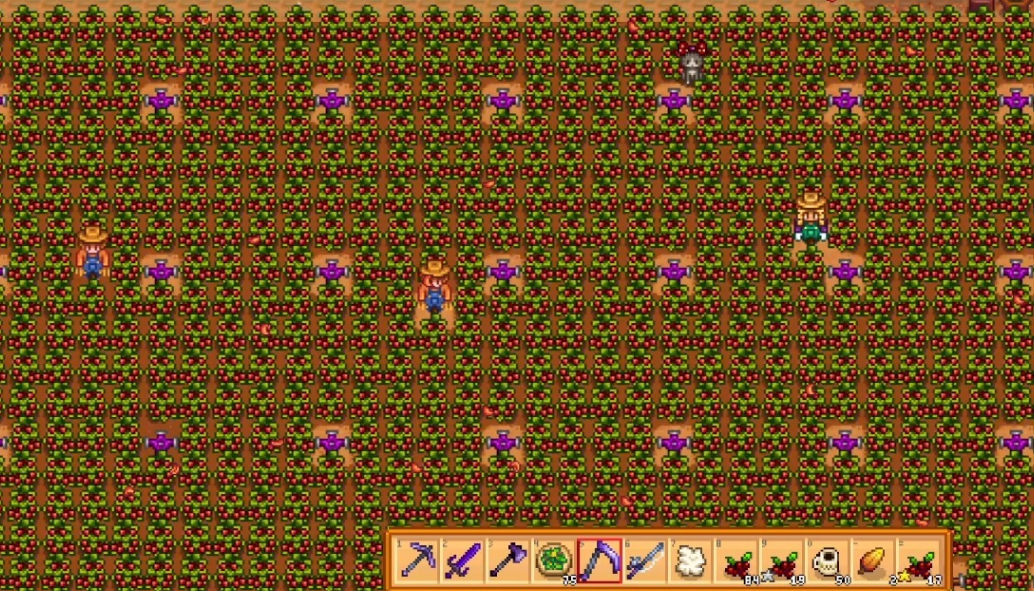Click the highlighted scythe slot
This screenshot has width=1034, height=591.
[x=599, y=560]
